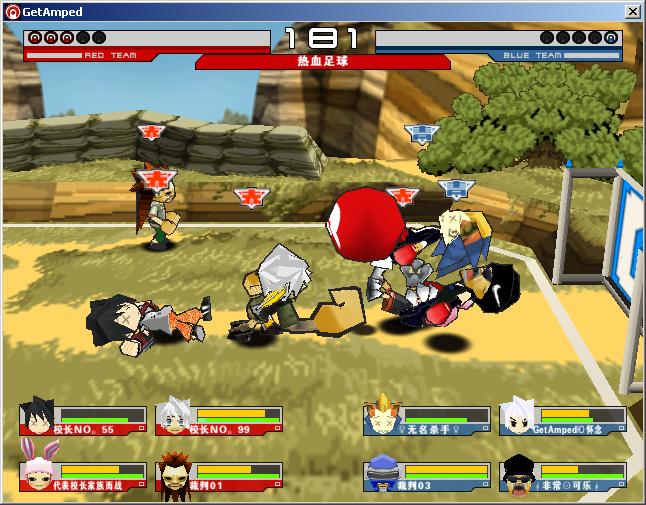The height and width of the screenshot is (505, 646).
Task: Select the GetAmped◎怀念 player panel
Action: click(562, 419)
